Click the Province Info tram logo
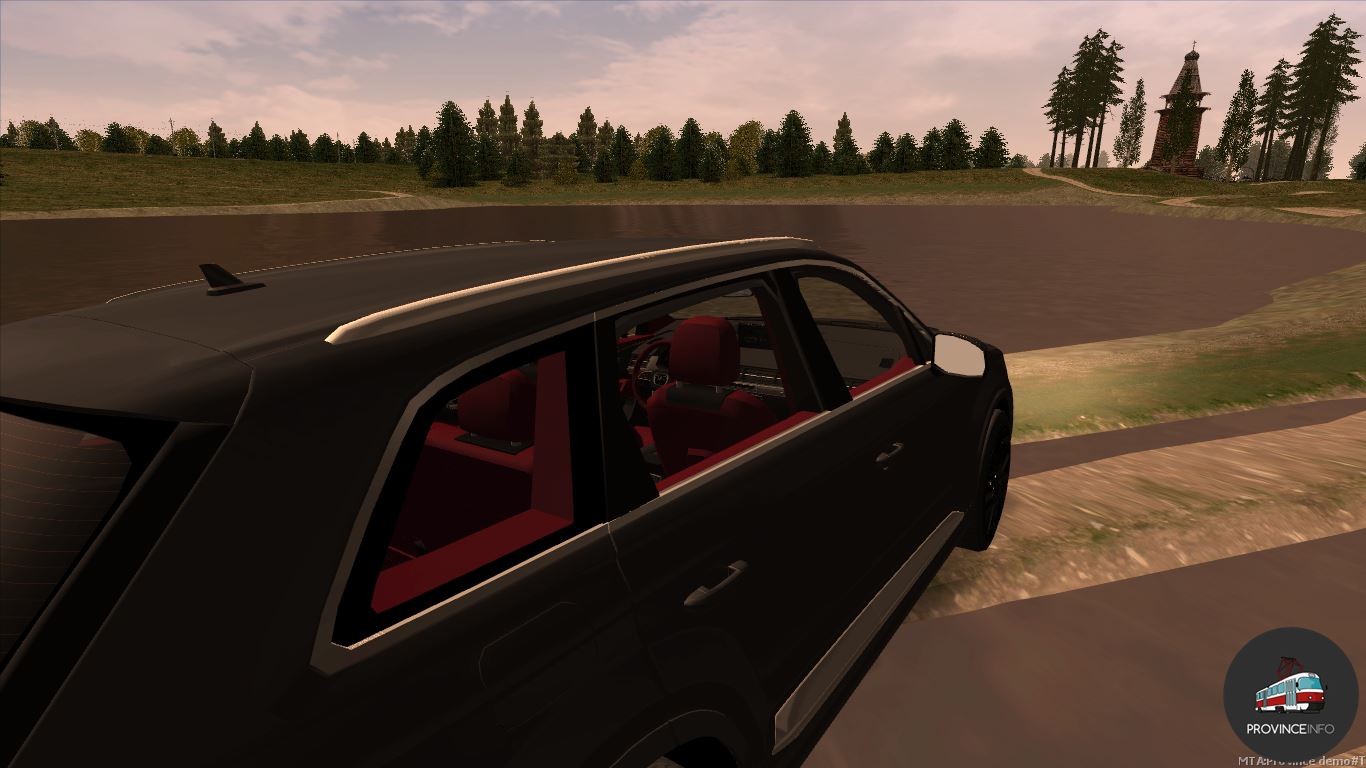Image resolution: width=1366 pixels, height=768 pixels. [x=1290, y=693]
